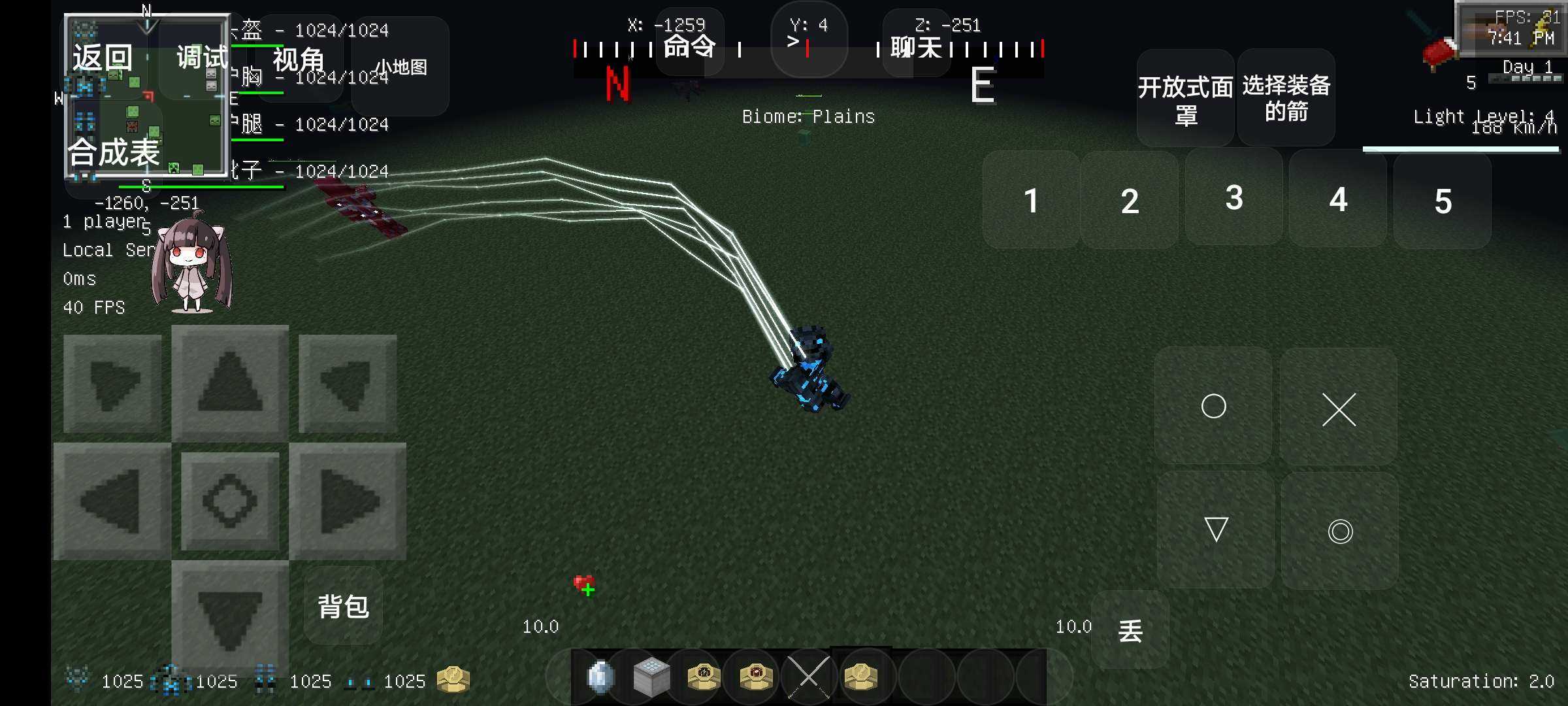
Task: Choose 选择装备的箭 arrow selection button
Action: click(1286, 98)
